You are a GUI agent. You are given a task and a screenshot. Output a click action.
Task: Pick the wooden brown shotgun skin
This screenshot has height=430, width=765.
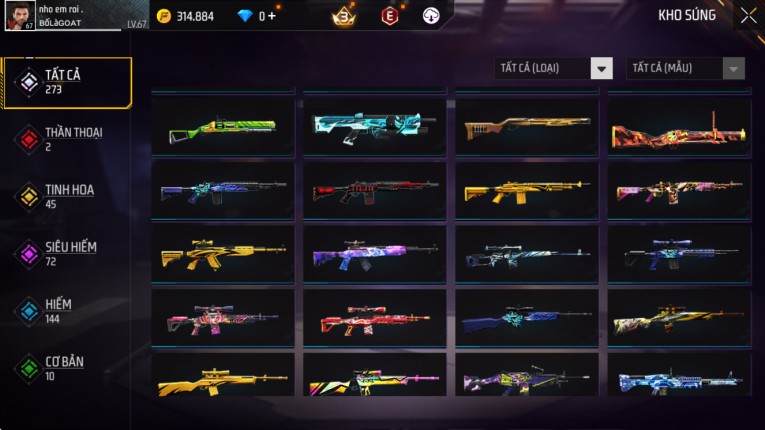click(527, 127)
